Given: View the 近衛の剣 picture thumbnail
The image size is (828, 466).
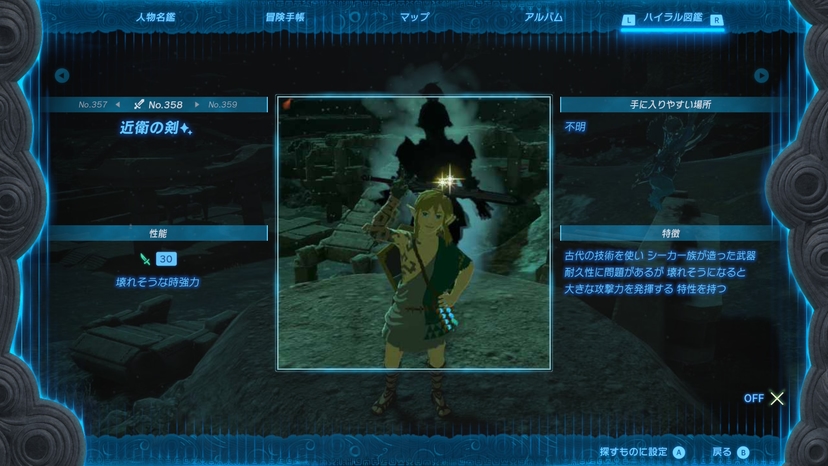Looking at the screenshot, I should pos(414,232).
